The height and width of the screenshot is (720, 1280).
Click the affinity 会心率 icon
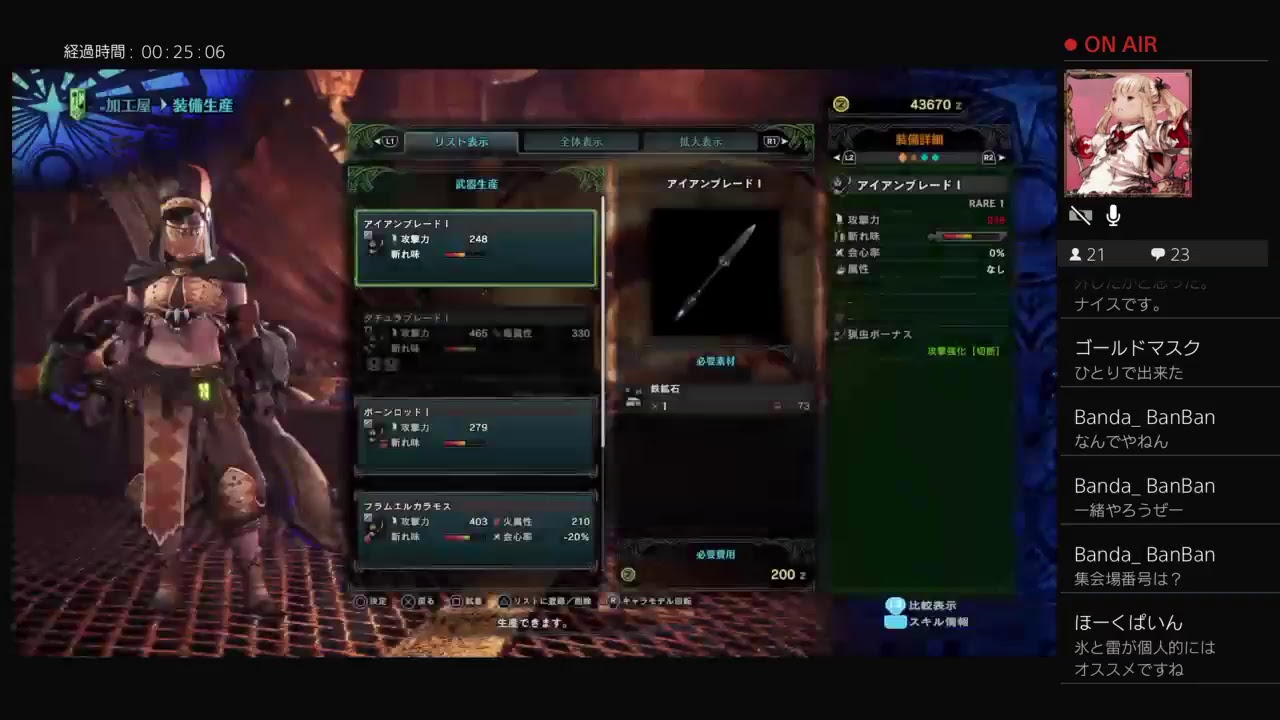point(842,252)
